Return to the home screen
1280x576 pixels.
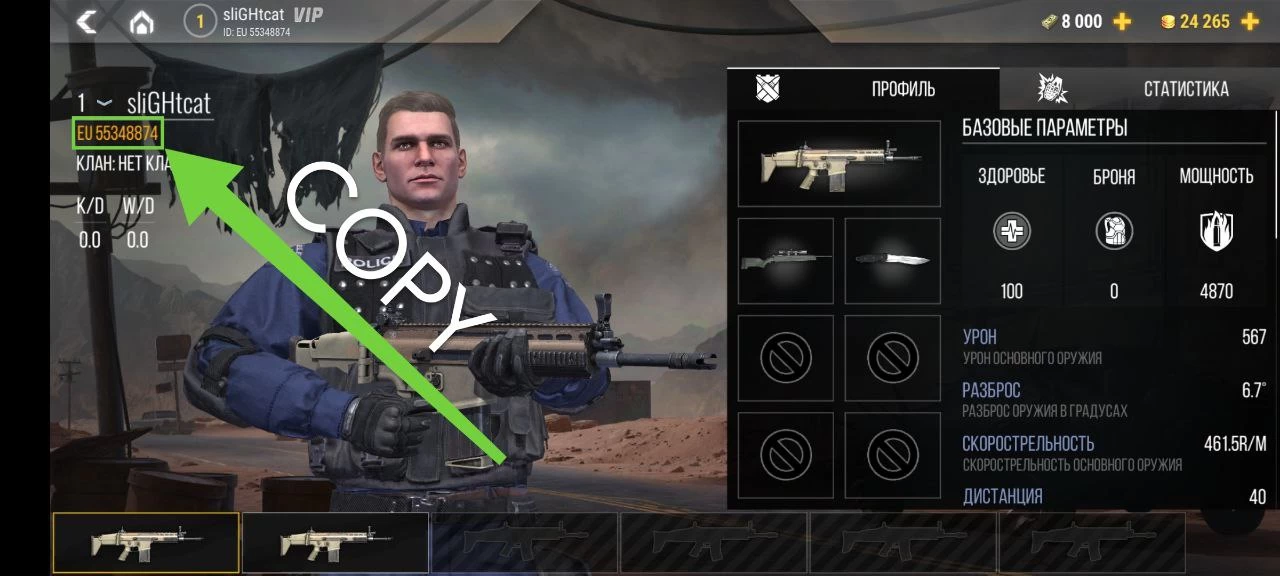click(142, 22)
